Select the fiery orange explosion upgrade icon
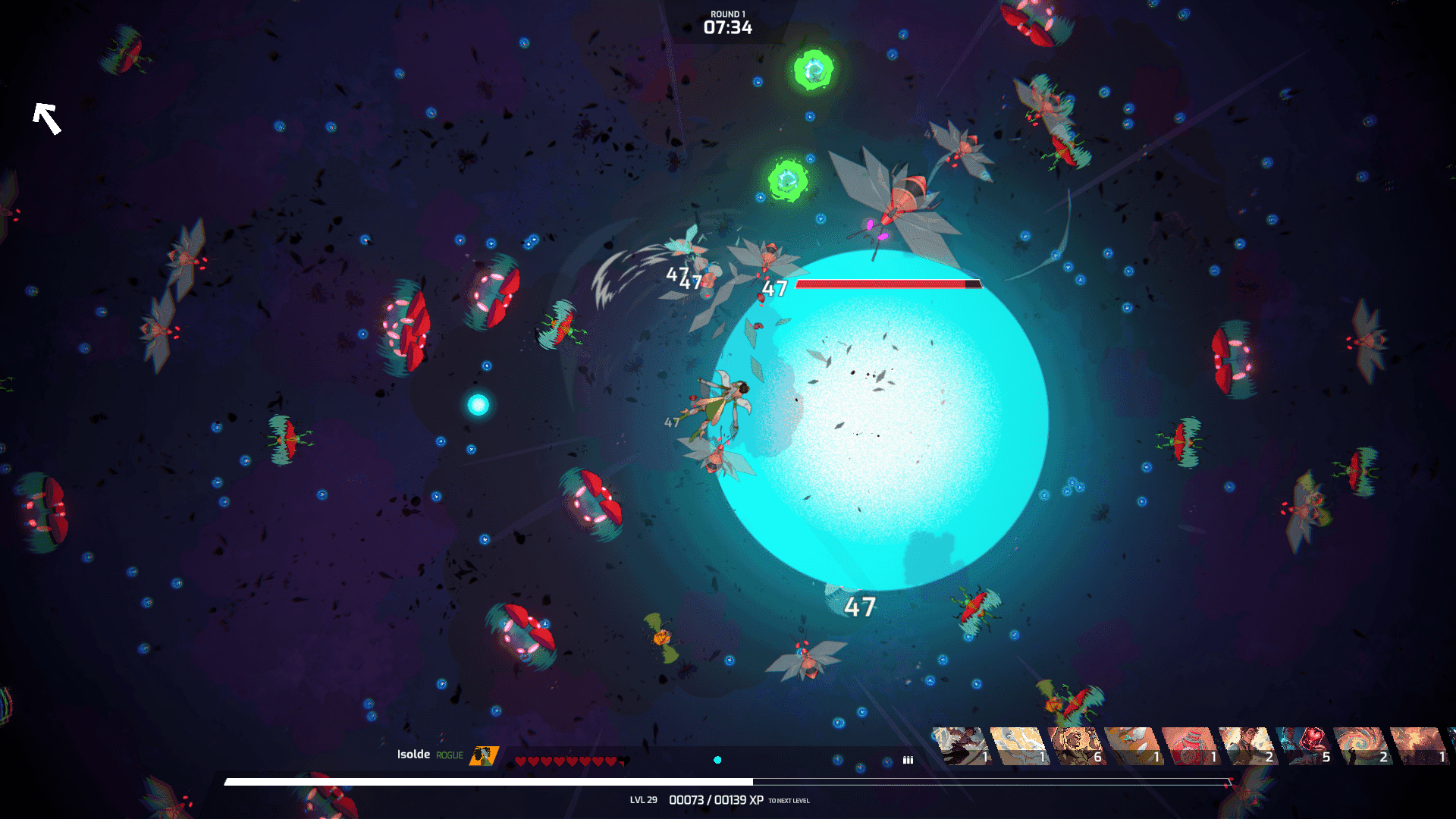This screenshot has height=819, width=1456. coord(1420,746)
